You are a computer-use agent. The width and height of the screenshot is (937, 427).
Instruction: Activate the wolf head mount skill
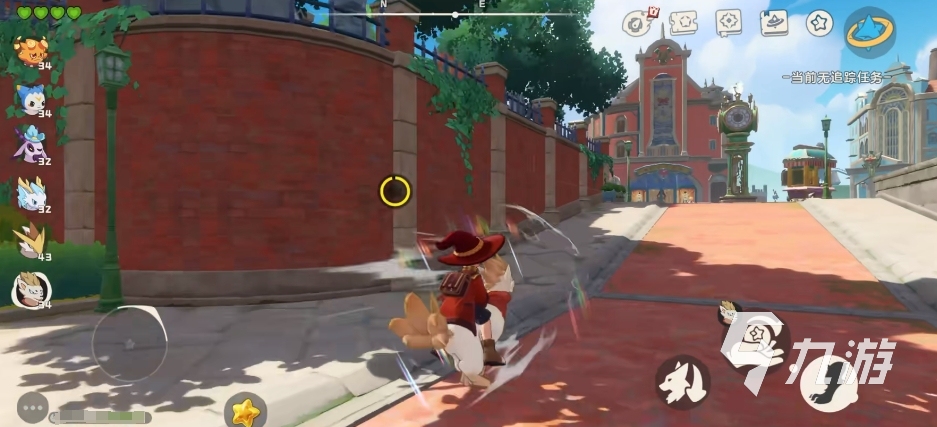point(683,382)
